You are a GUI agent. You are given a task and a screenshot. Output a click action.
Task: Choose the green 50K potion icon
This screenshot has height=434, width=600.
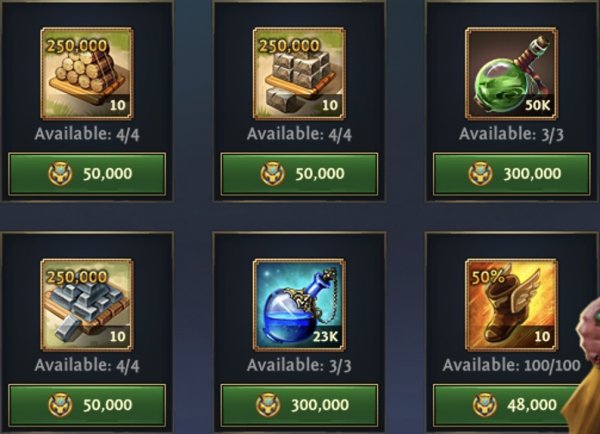511,74
